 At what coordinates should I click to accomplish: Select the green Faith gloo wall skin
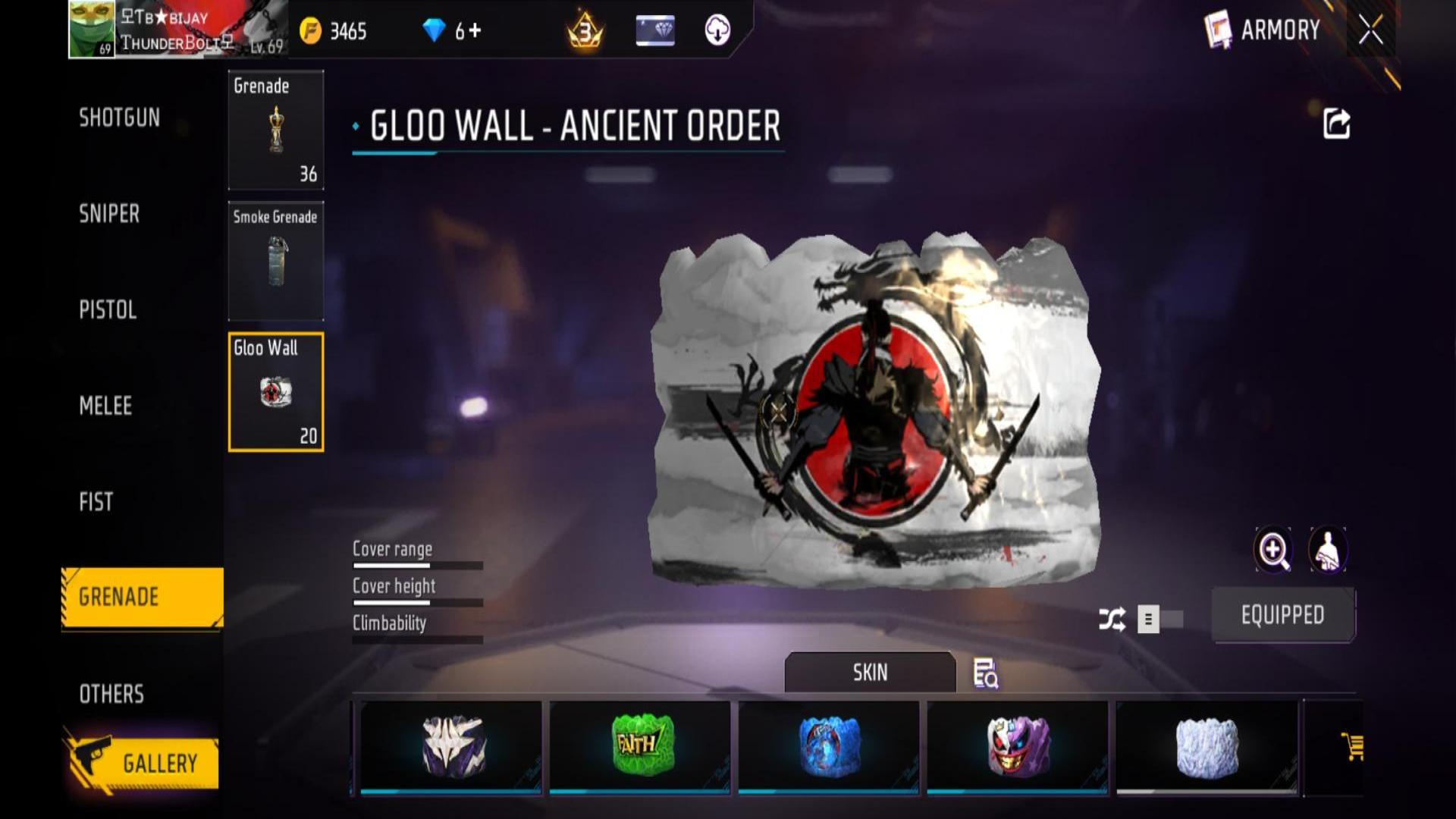pos(640,746)
